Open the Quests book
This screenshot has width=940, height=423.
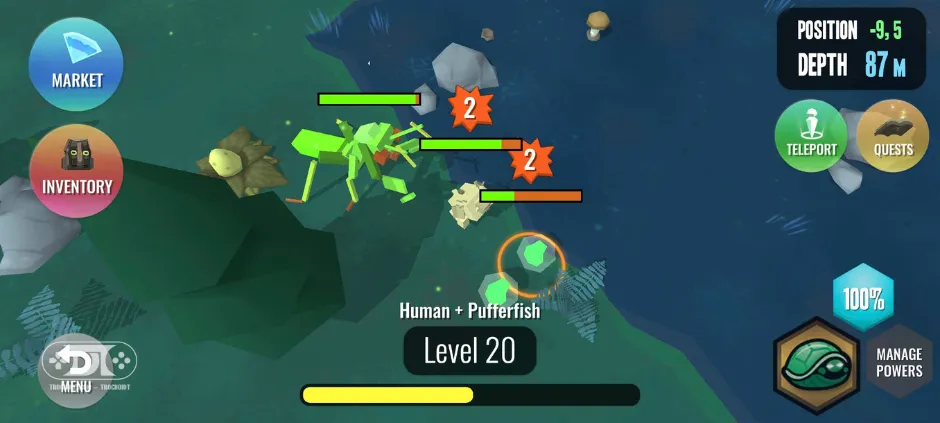(x=893, y=136)
